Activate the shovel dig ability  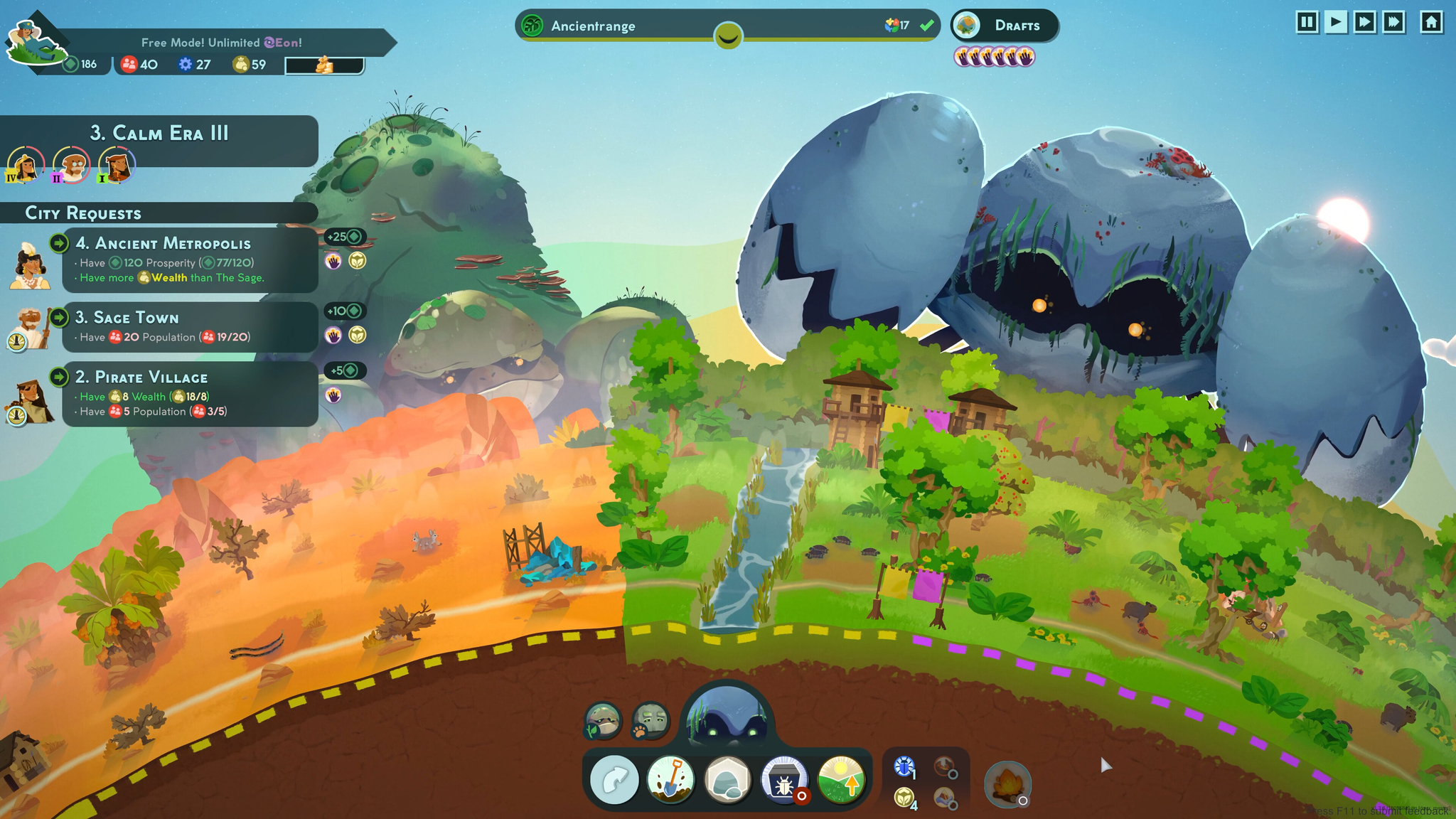670,781
